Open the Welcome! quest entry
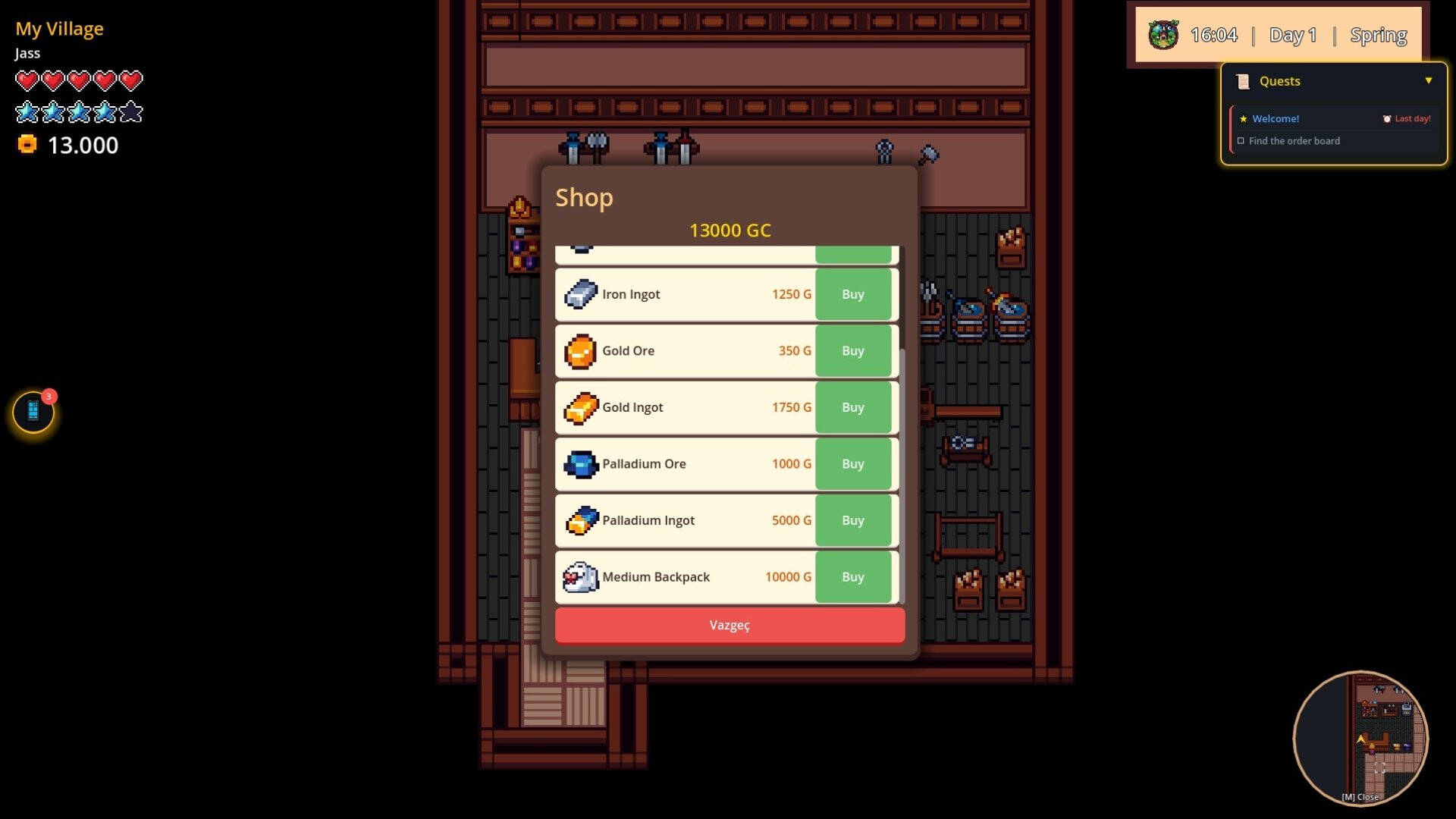 [1276, 118]
